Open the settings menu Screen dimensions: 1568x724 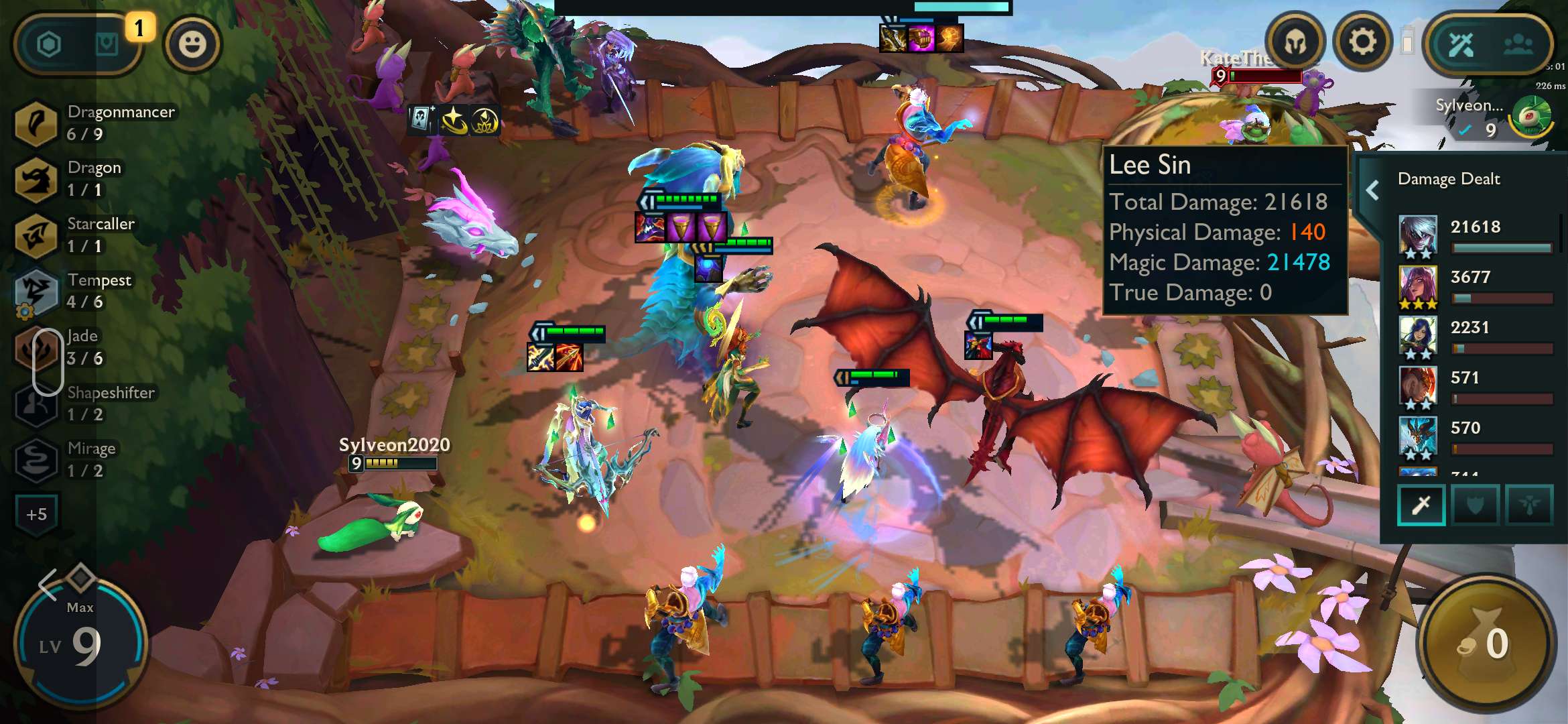coord(1362,42)
